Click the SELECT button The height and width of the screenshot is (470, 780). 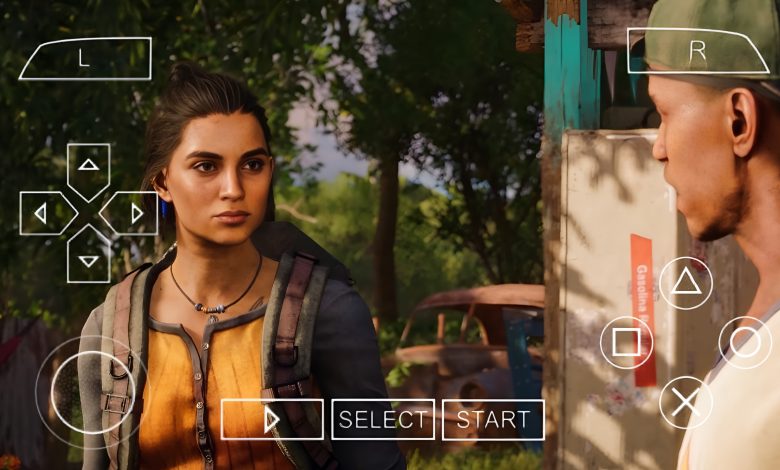[383, 420]
